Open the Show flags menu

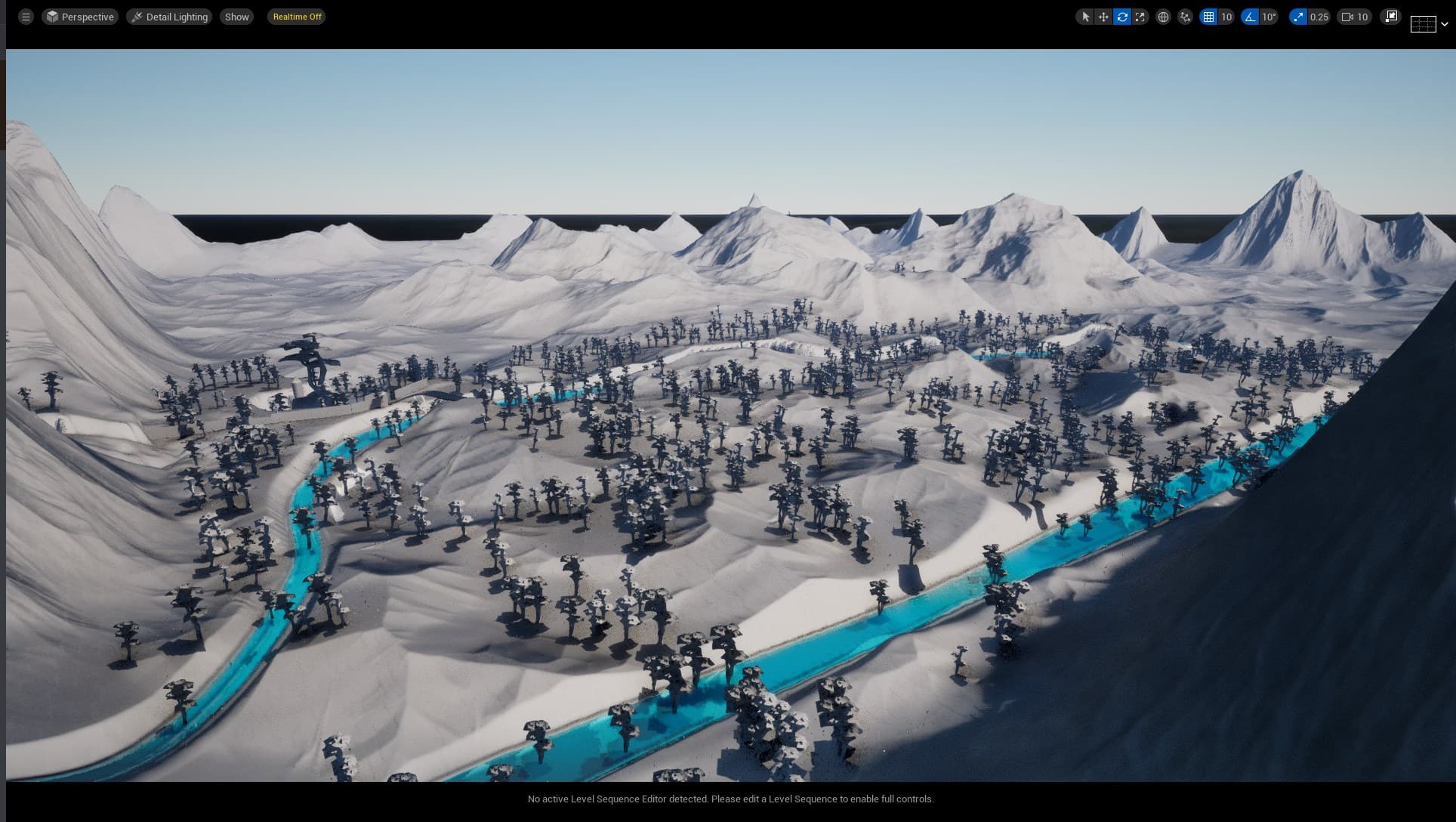pyautogui.click(x=236, y=16)
